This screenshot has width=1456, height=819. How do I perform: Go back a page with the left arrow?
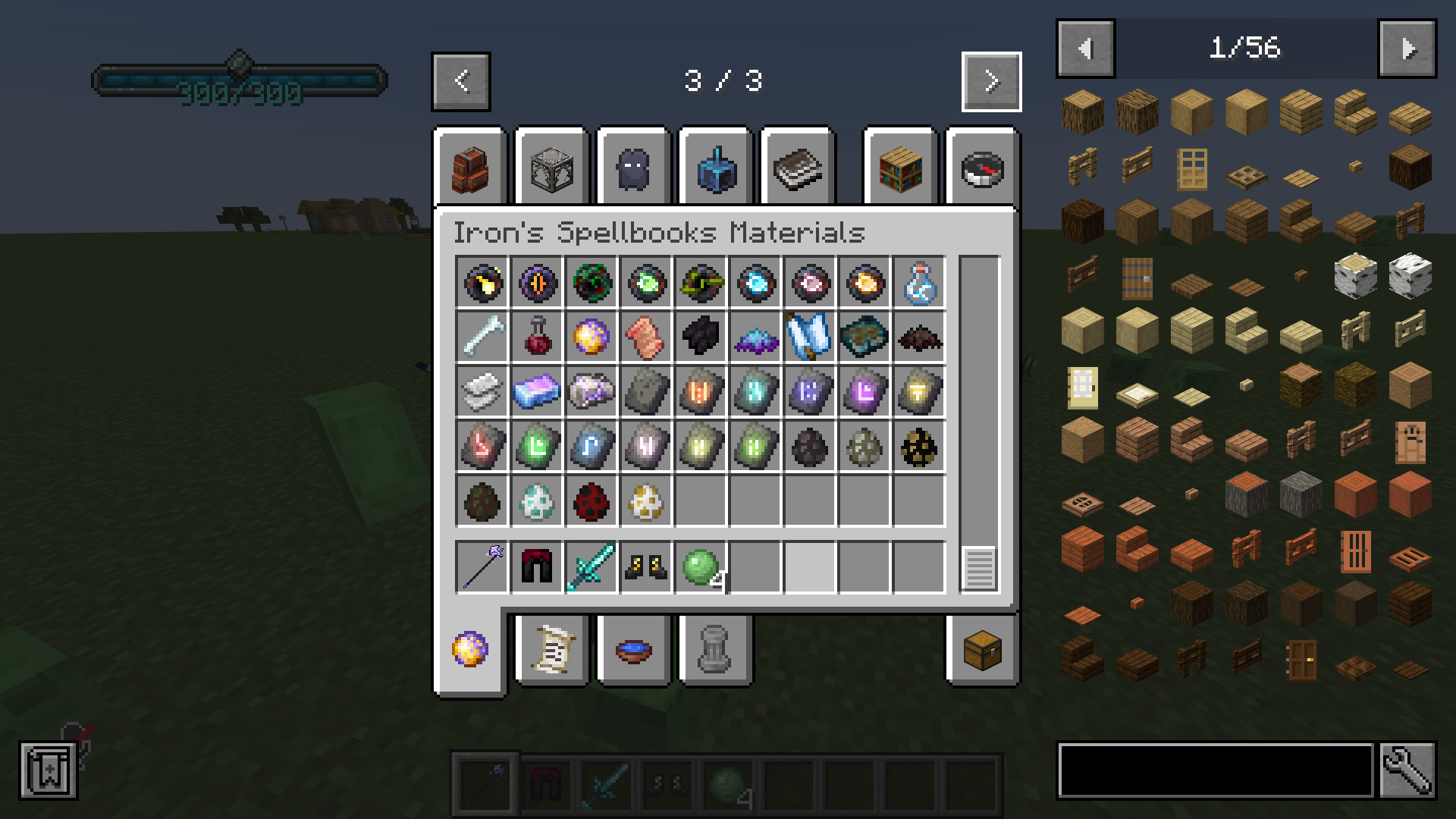[460, 81]
